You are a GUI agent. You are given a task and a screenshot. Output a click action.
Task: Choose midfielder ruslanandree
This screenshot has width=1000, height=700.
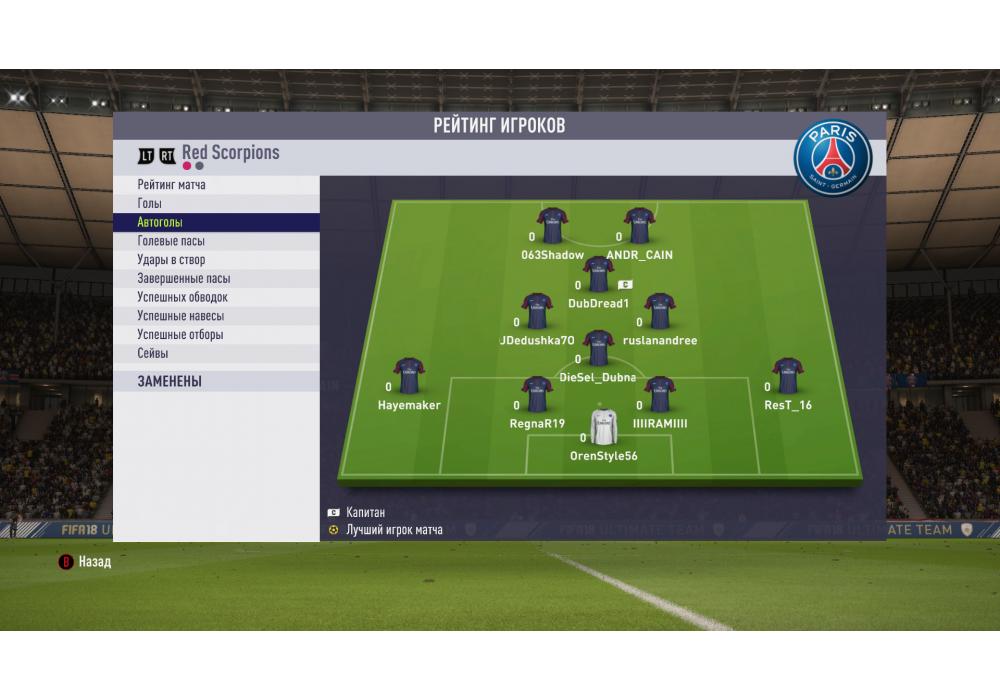click(659, 311)
